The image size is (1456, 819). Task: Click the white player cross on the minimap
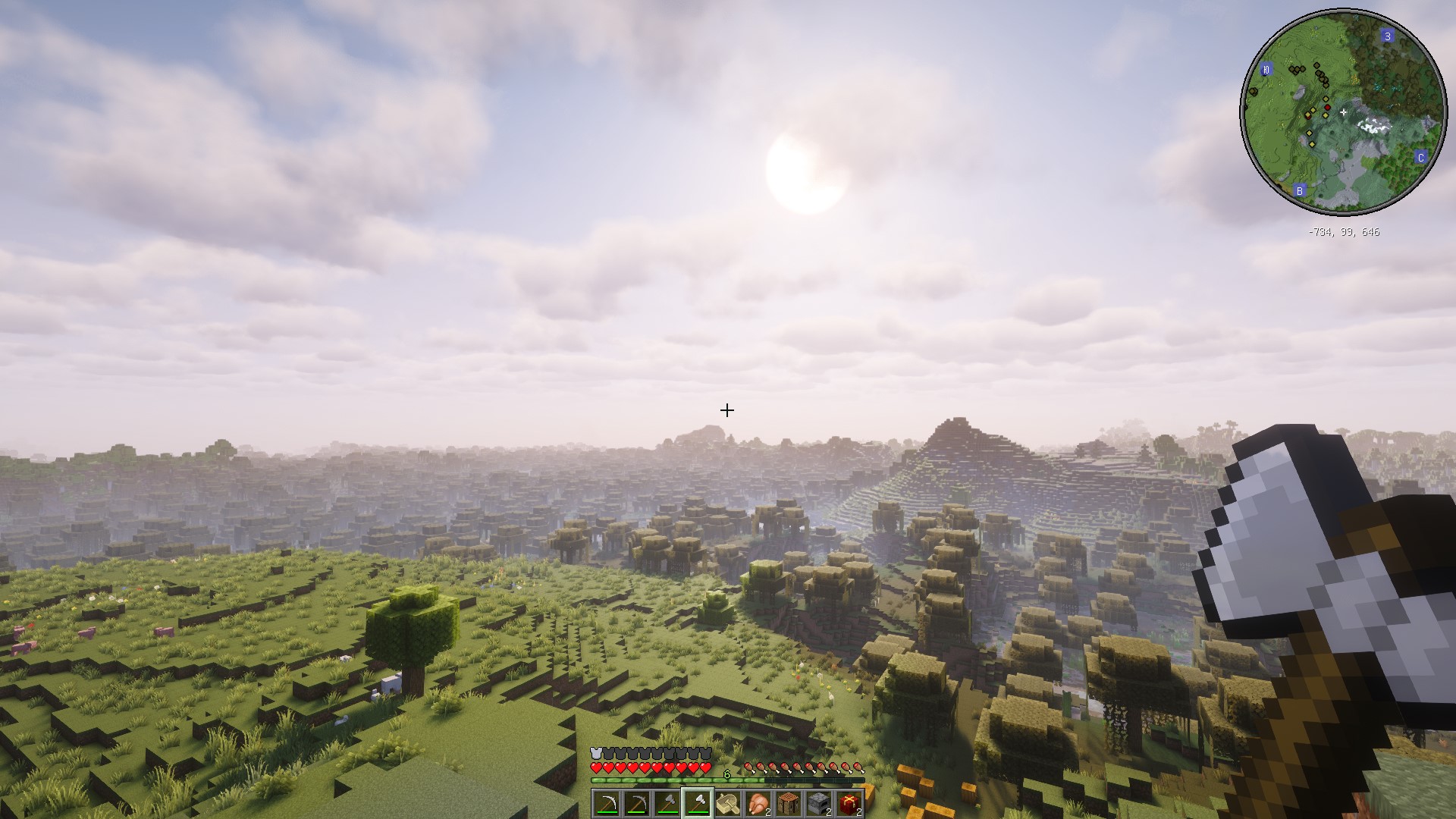tap(1344, 111)
